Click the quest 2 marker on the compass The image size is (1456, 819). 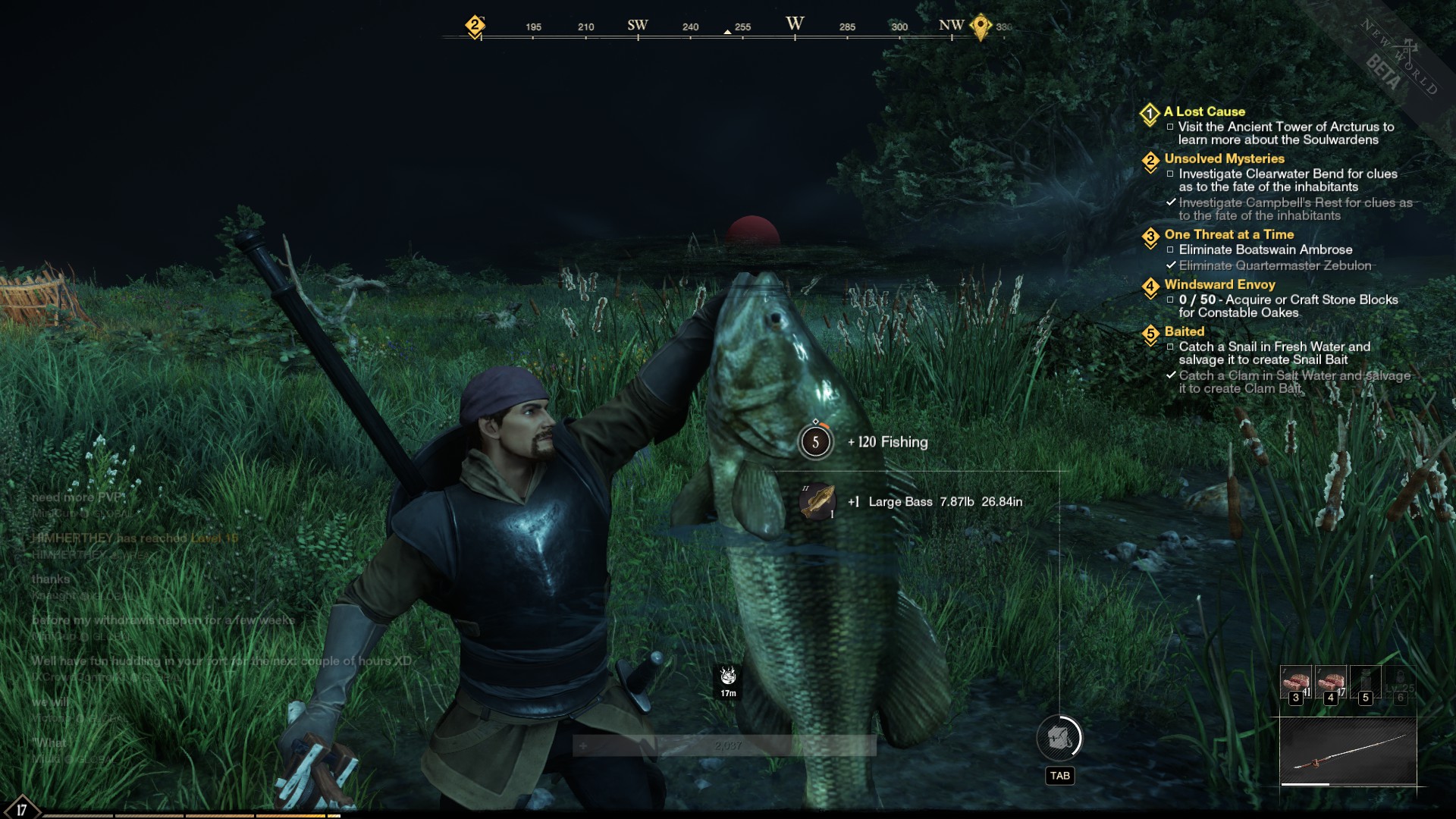click(x=475, y=26)
